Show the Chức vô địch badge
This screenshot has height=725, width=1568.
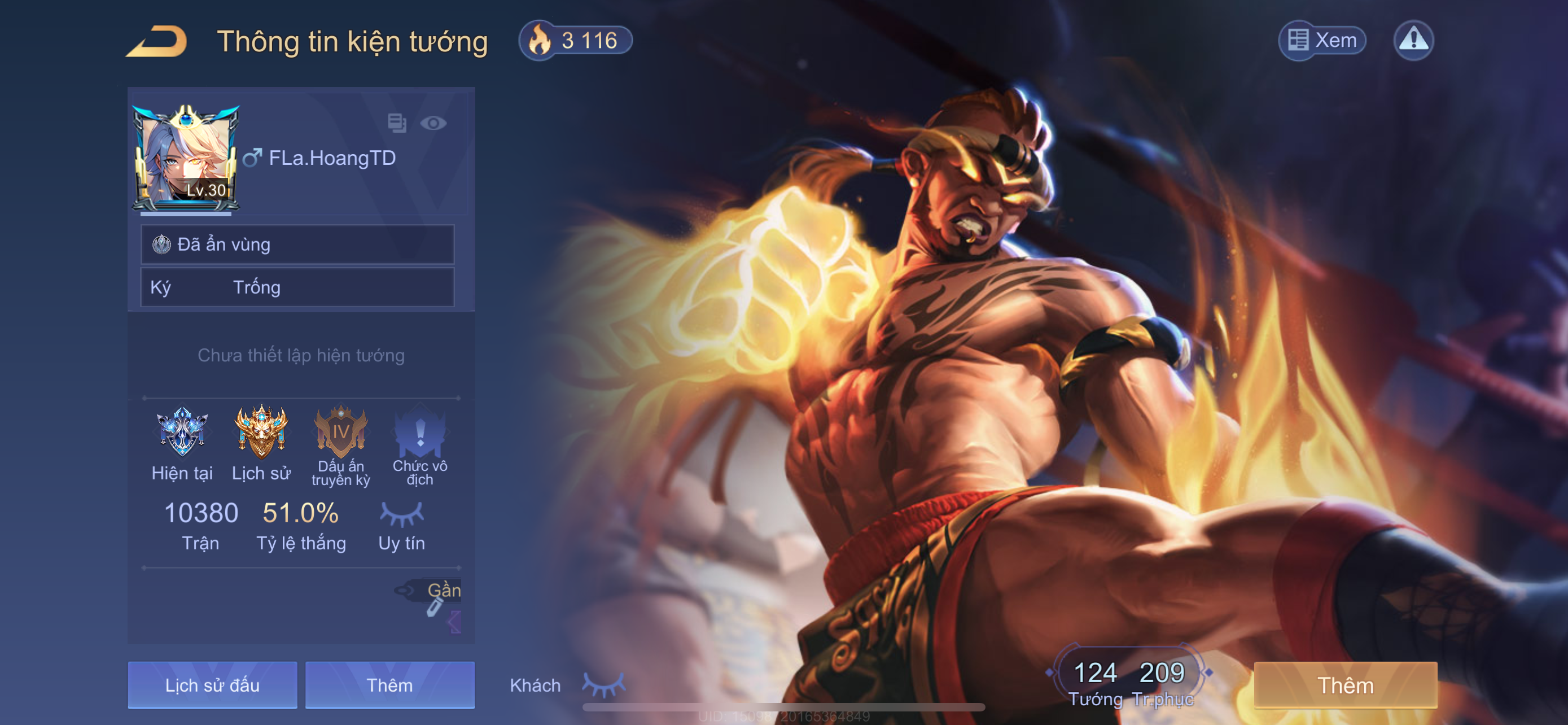click(419, 432)
